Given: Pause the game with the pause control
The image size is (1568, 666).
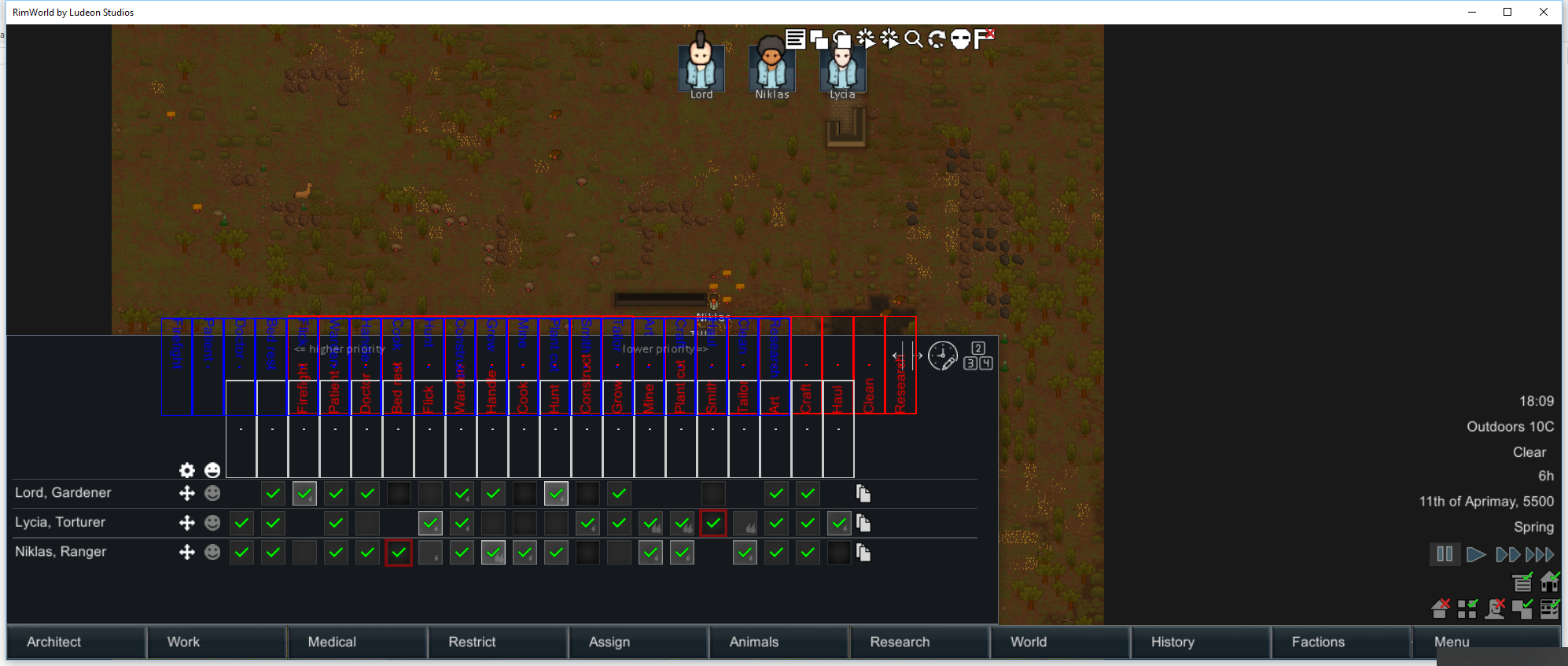Looking at the screenshot, I should coord(1444,554).
